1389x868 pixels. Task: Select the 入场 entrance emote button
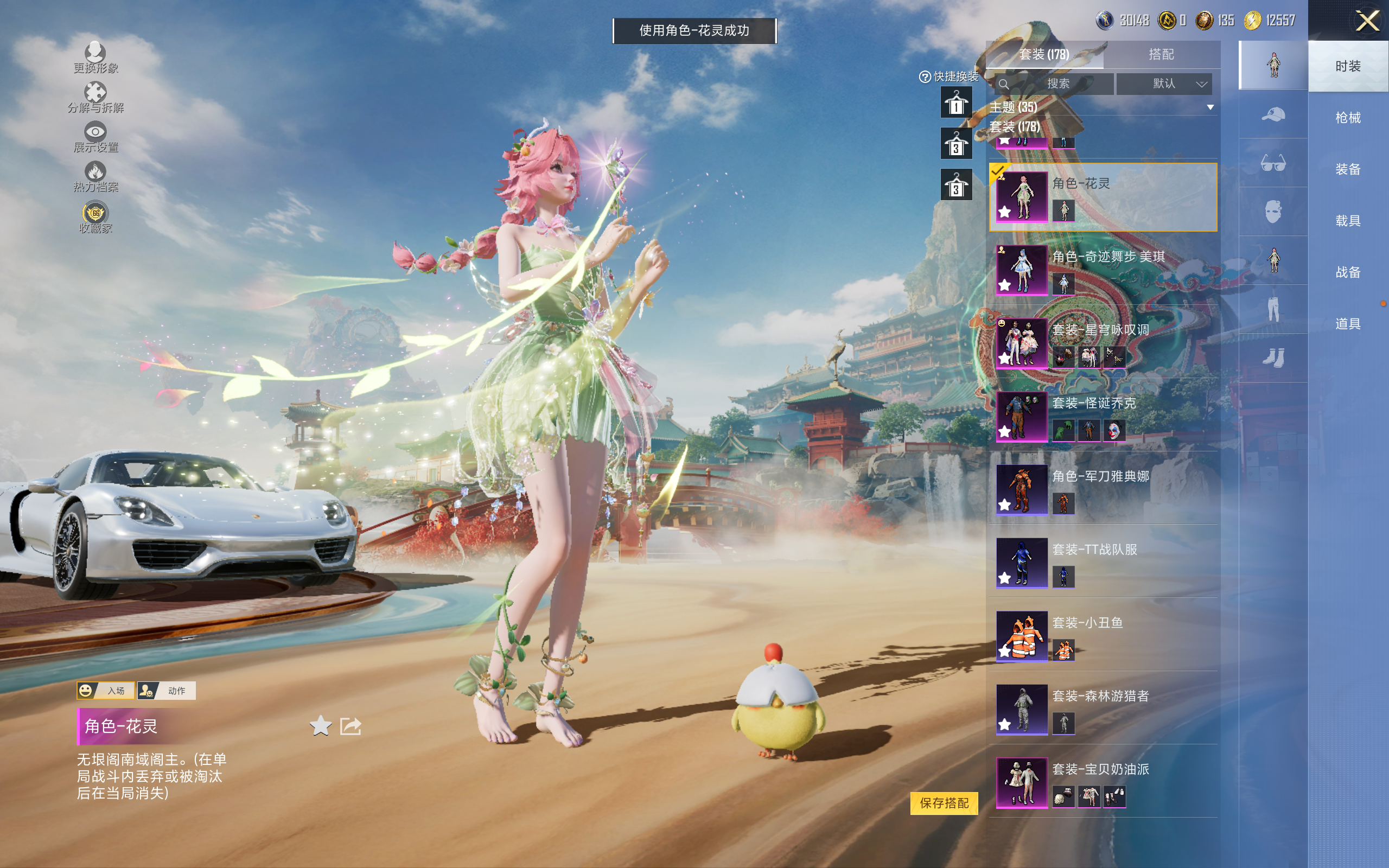pos(106,690)
